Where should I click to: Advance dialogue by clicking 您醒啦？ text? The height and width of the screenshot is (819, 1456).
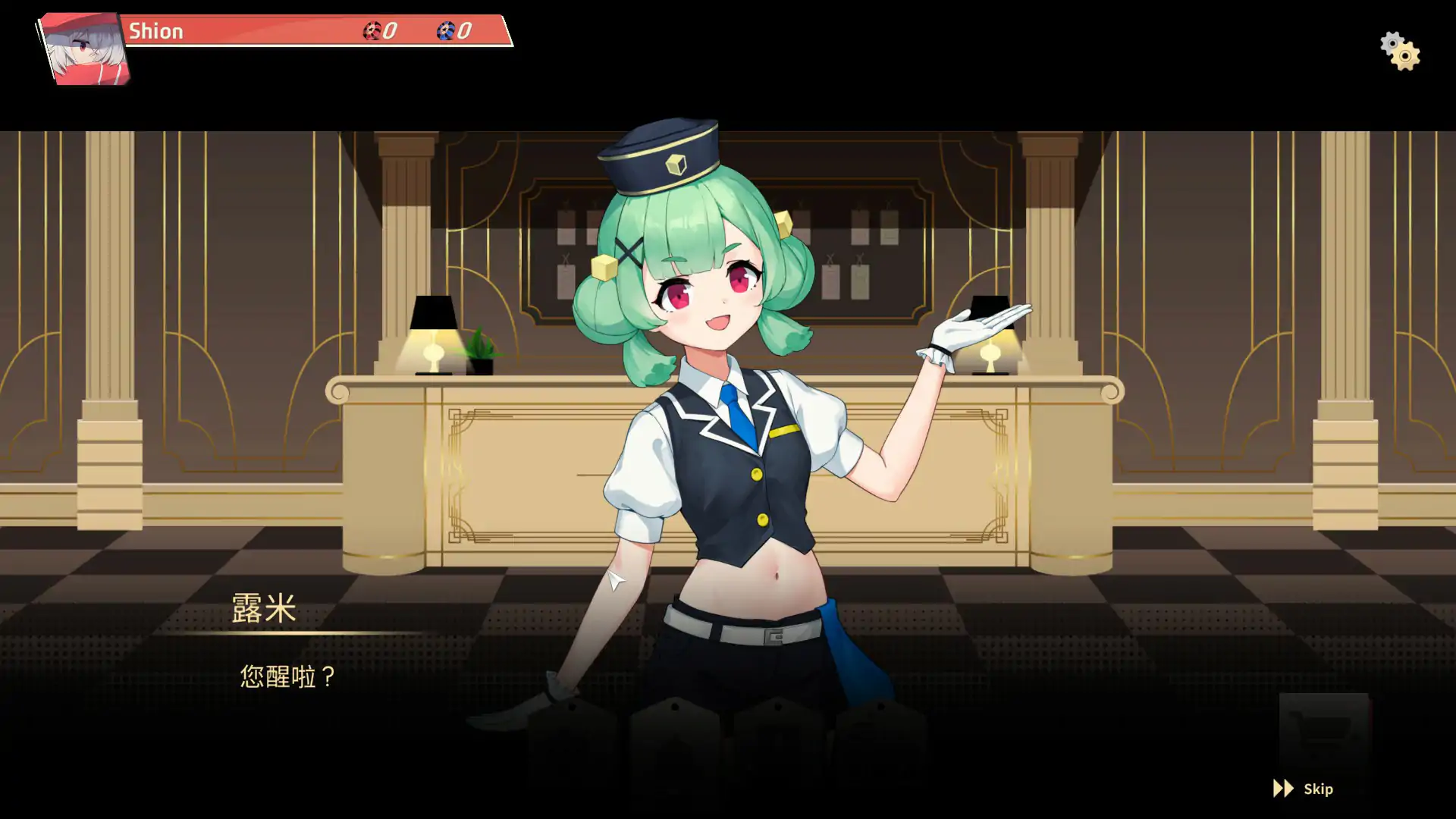(287, 675)
